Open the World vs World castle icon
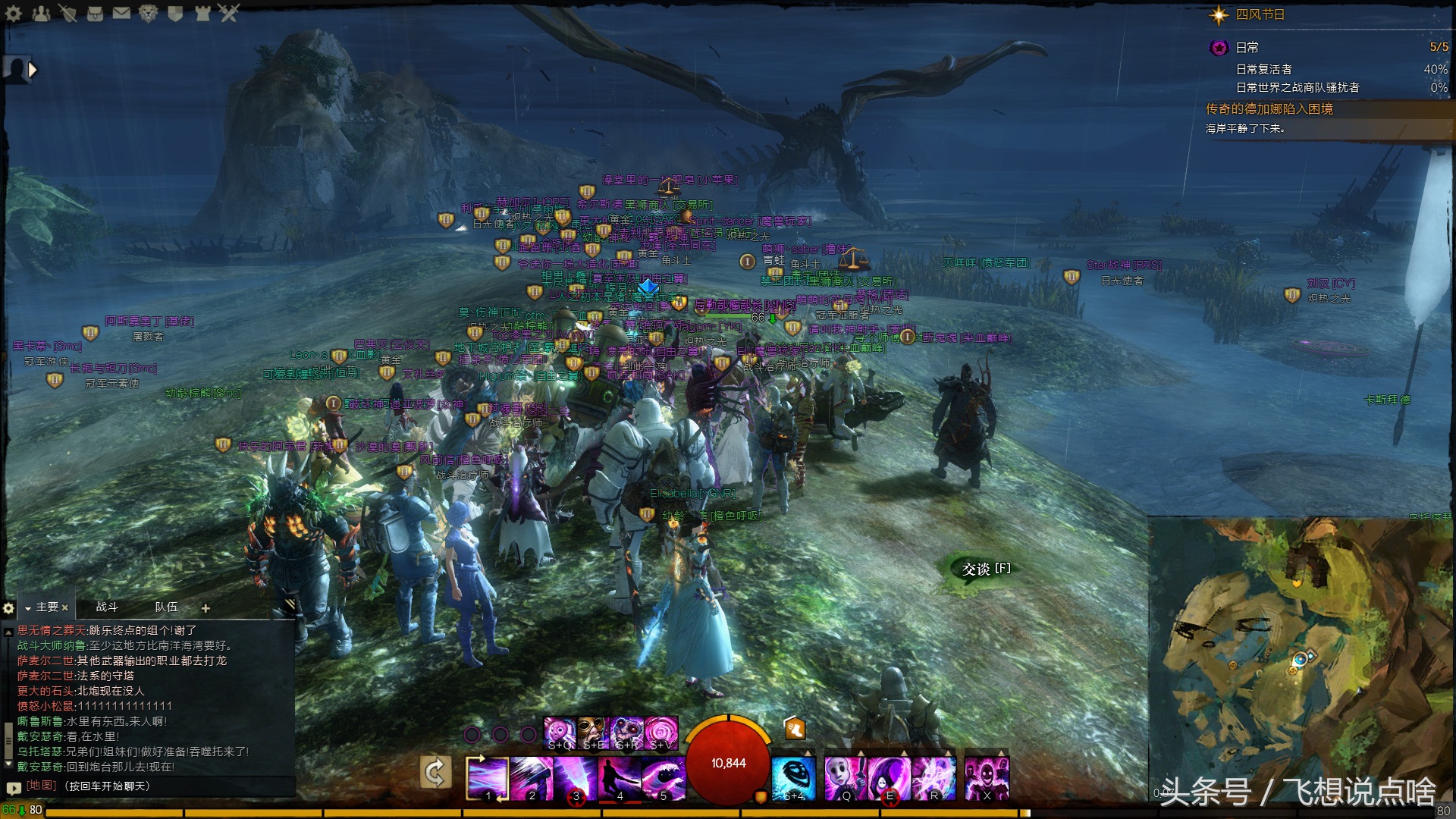The width and height of the screenshot is (1456, 819). pyautogui.click(x=202, y=13)
